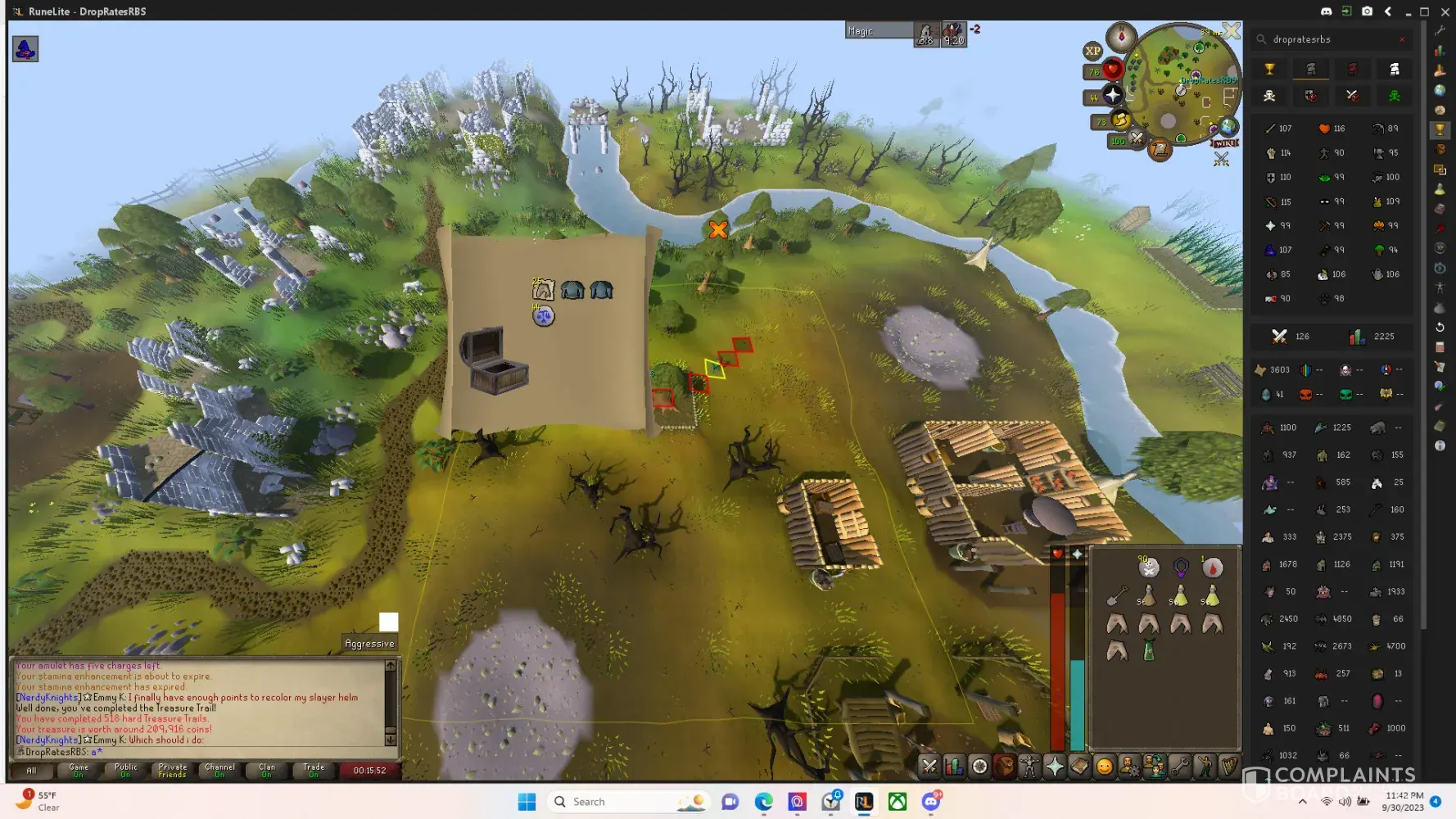Toggle the XP drops button
Screen dimensions: 1456x819
click(1092, 51)
